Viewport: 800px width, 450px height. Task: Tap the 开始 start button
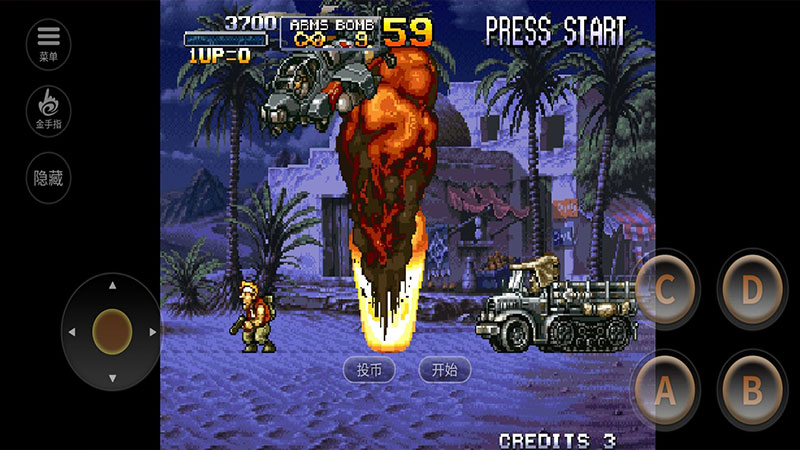pos(444,369)
